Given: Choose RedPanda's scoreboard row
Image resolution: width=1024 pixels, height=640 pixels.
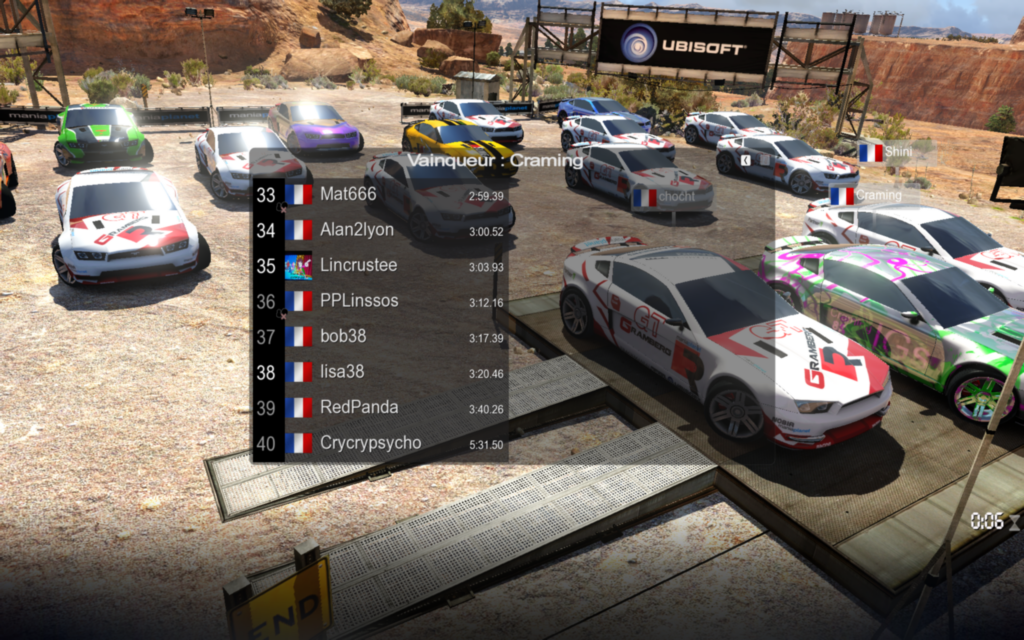Looking at the screenshot, I should (x=380, y=407).
